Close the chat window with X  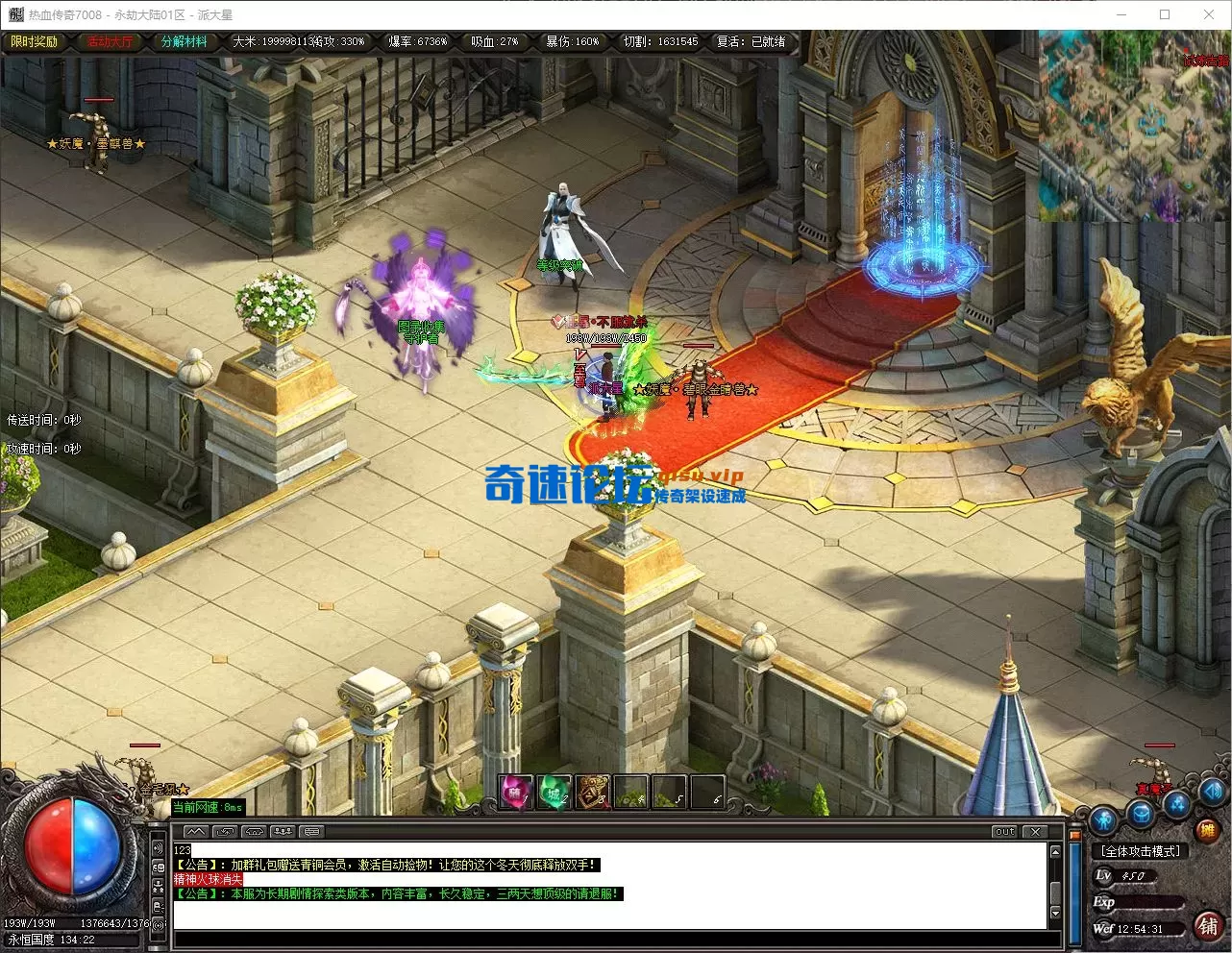(1034, 832)
